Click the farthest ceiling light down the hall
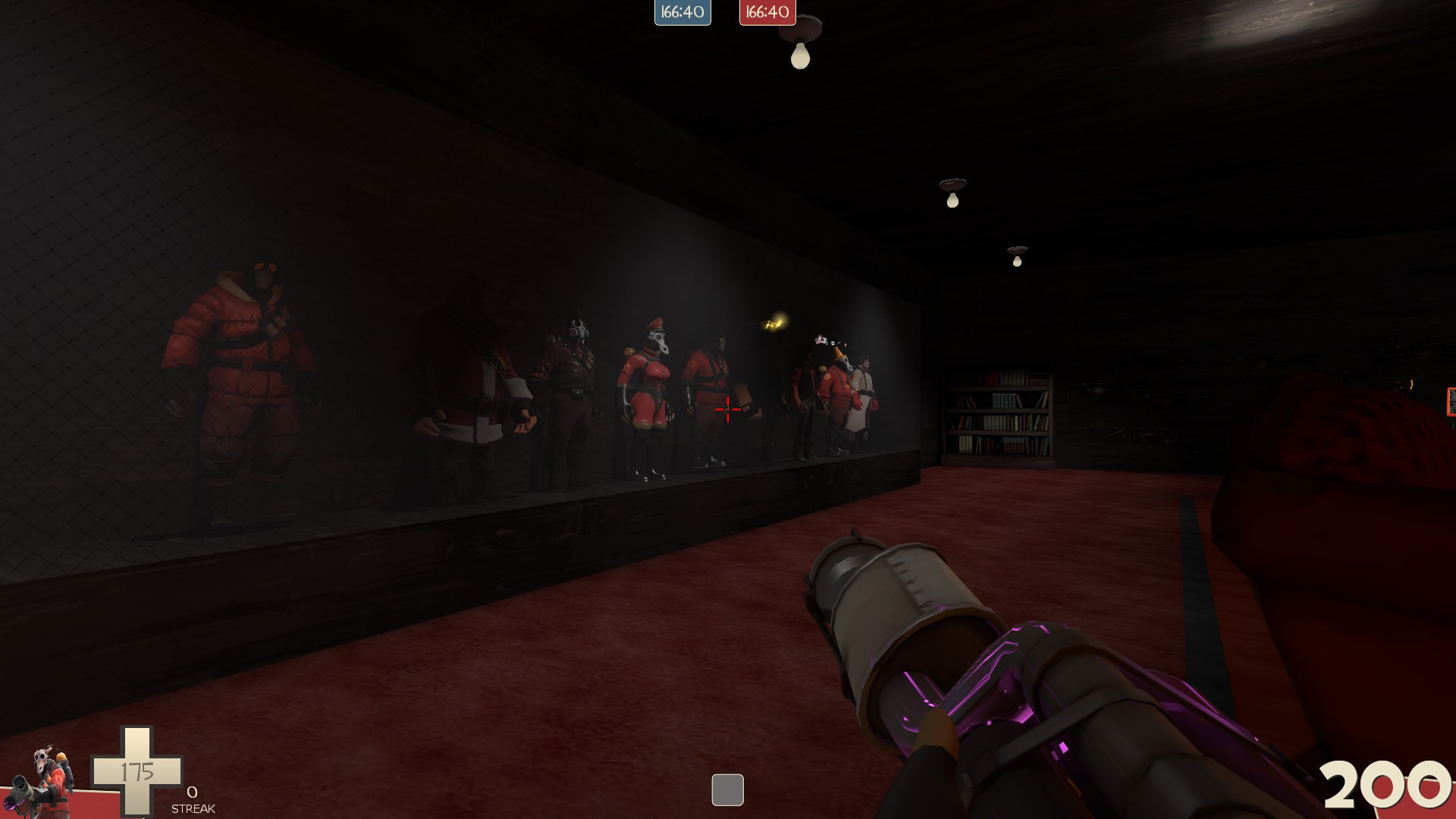The image size is (1456, 819). pos(1018,250)
